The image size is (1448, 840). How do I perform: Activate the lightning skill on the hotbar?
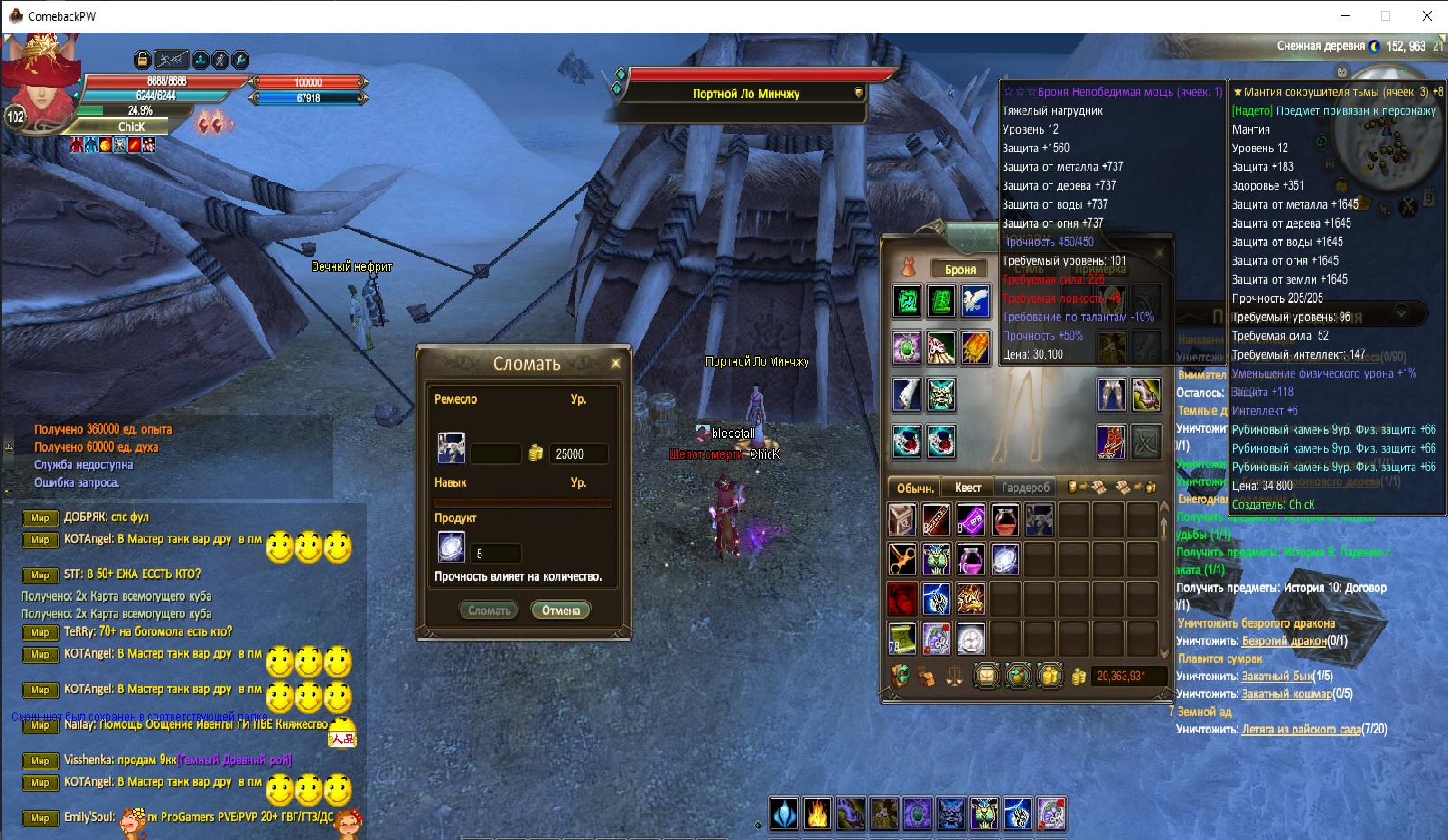click(x=1018, y=814)
